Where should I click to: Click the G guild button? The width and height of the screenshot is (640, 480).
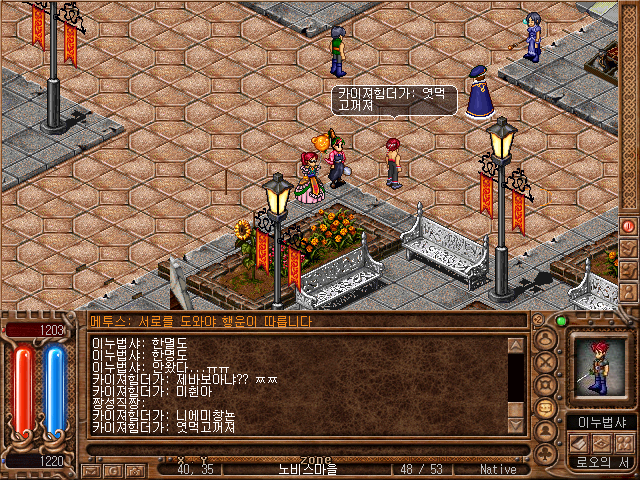click(x=114, y=469)
